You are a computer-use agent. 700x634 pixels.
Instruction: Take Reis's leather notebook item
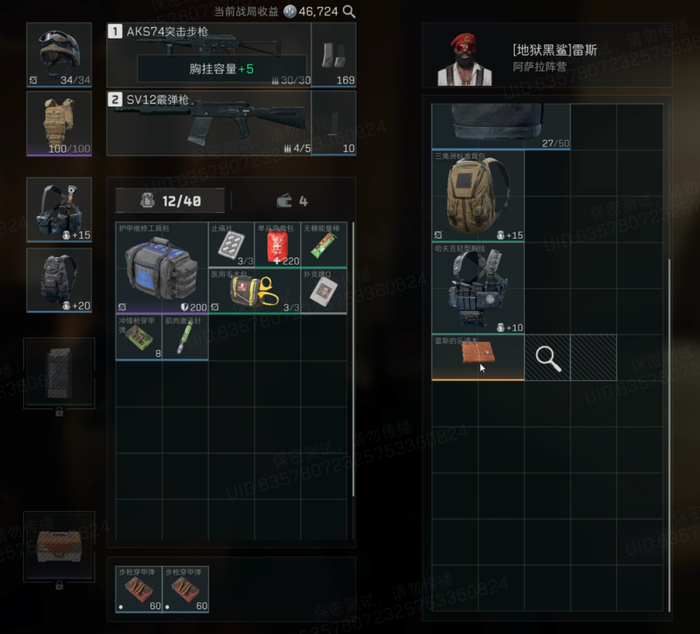(x=478, y=358)
